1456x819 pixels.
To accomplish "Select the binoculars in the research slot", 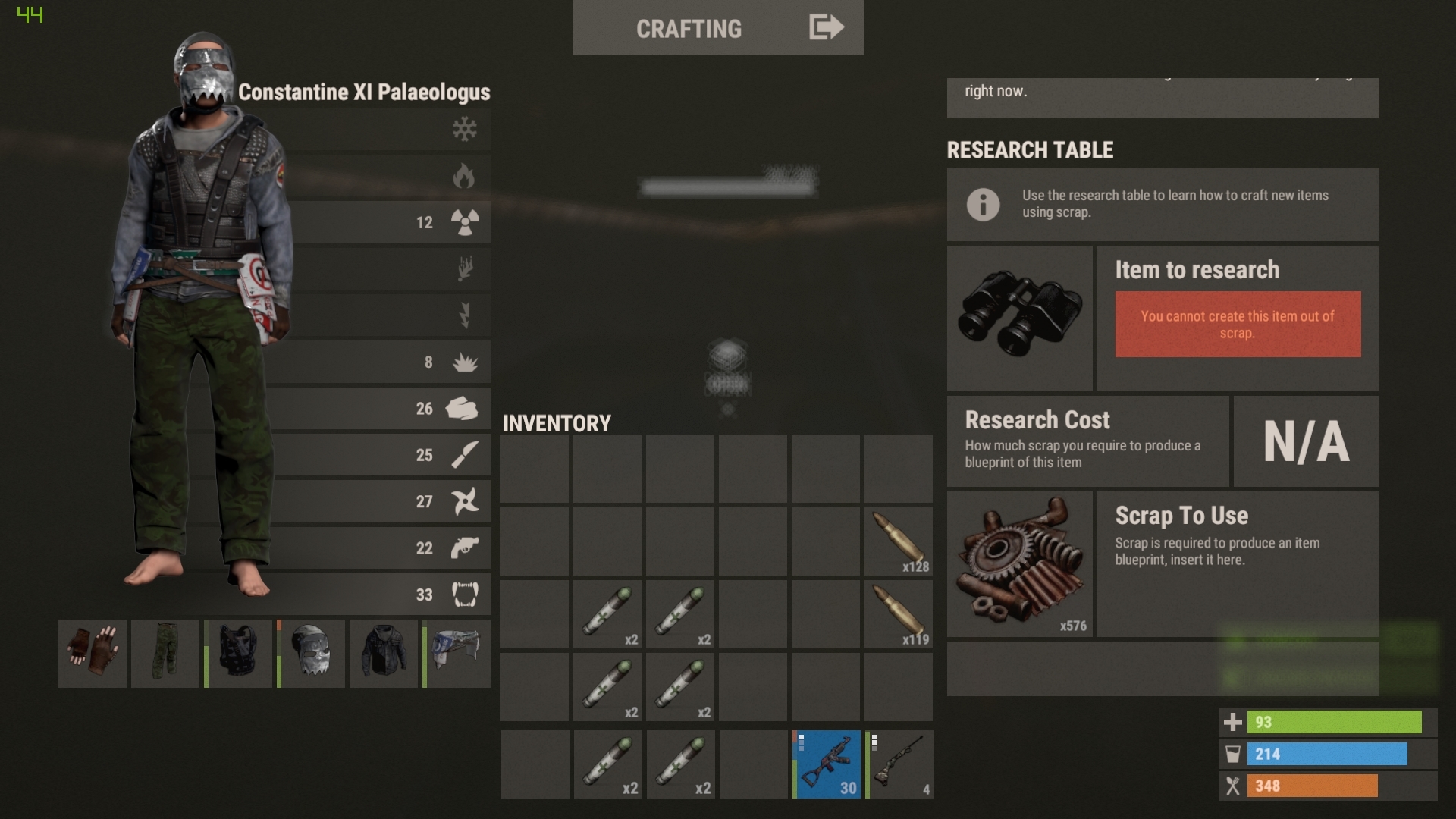I will click(1020, 317).
